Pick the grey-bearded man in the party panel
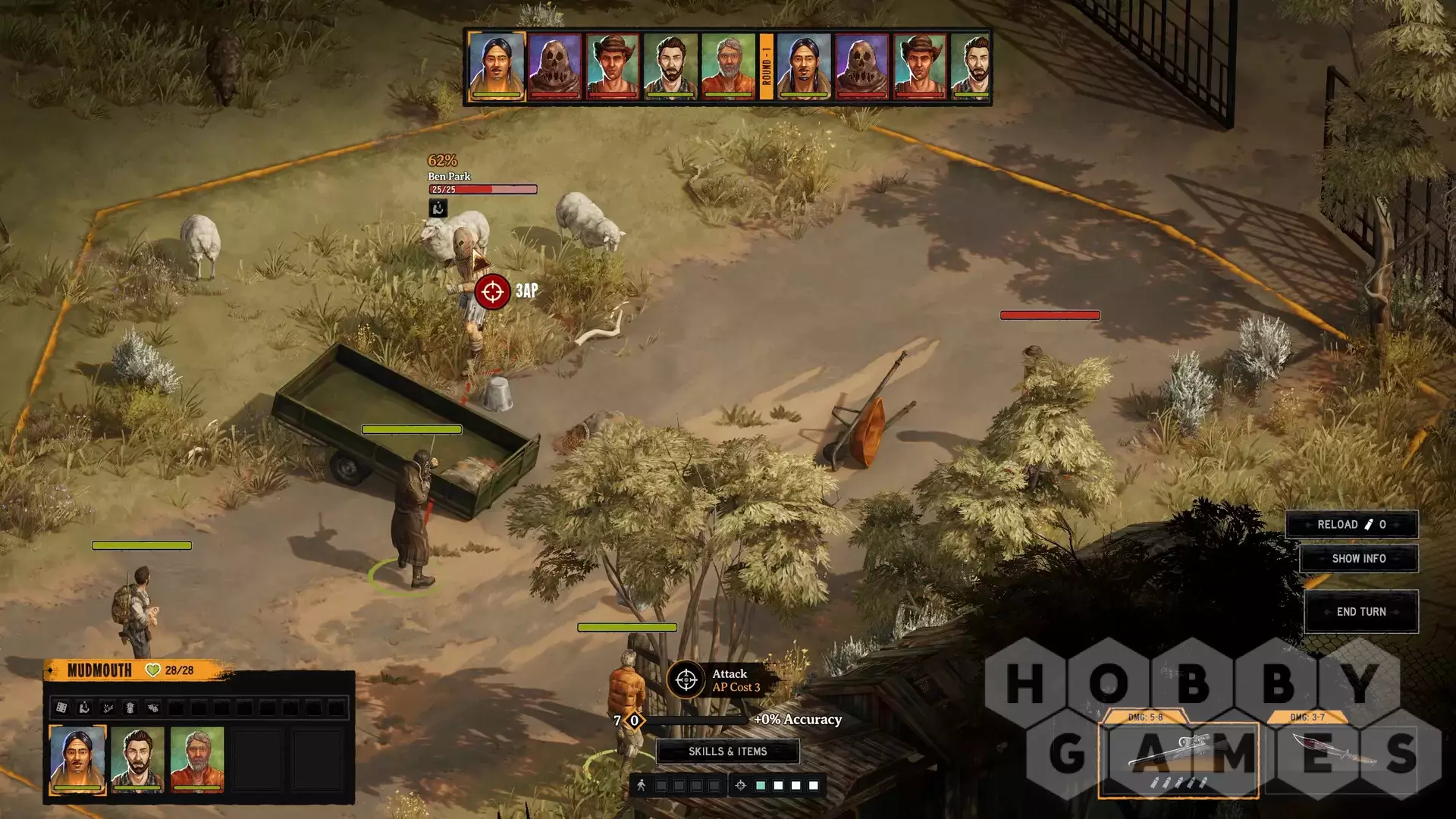The width and height of the screenshot is (1456, 819). [197, 759]
